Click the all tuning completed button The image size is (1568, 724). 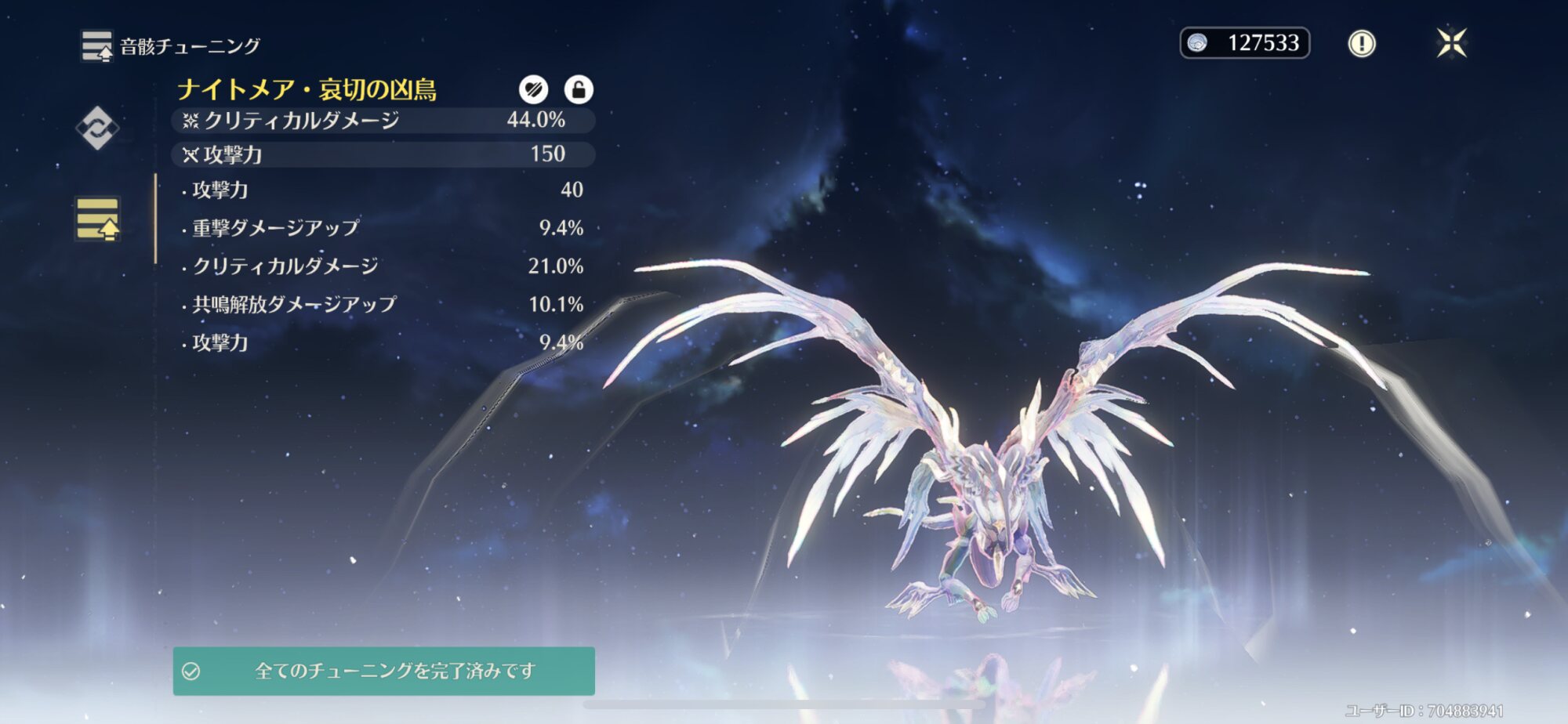coord(383,671)
